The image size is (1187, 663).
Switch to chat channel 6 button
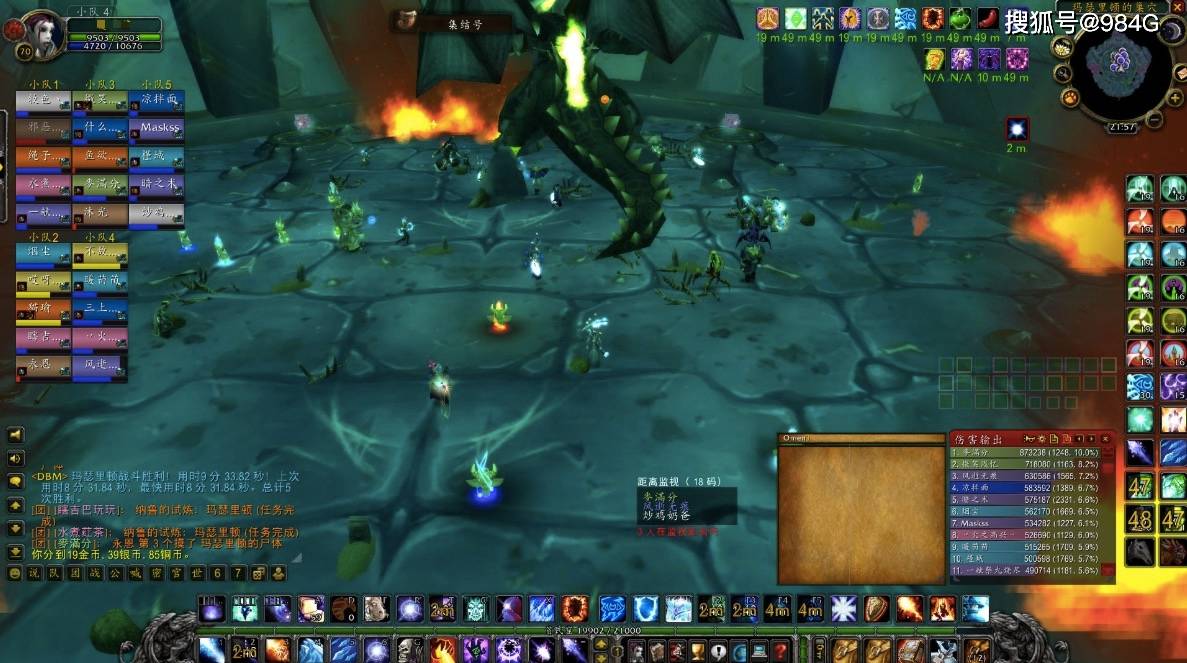pos(217,574)
